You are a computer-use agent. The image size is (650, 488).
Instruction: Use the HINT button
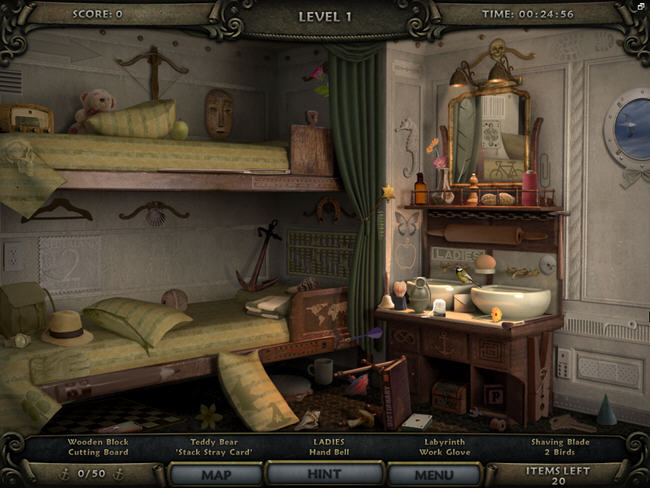(x=324, y=474)
